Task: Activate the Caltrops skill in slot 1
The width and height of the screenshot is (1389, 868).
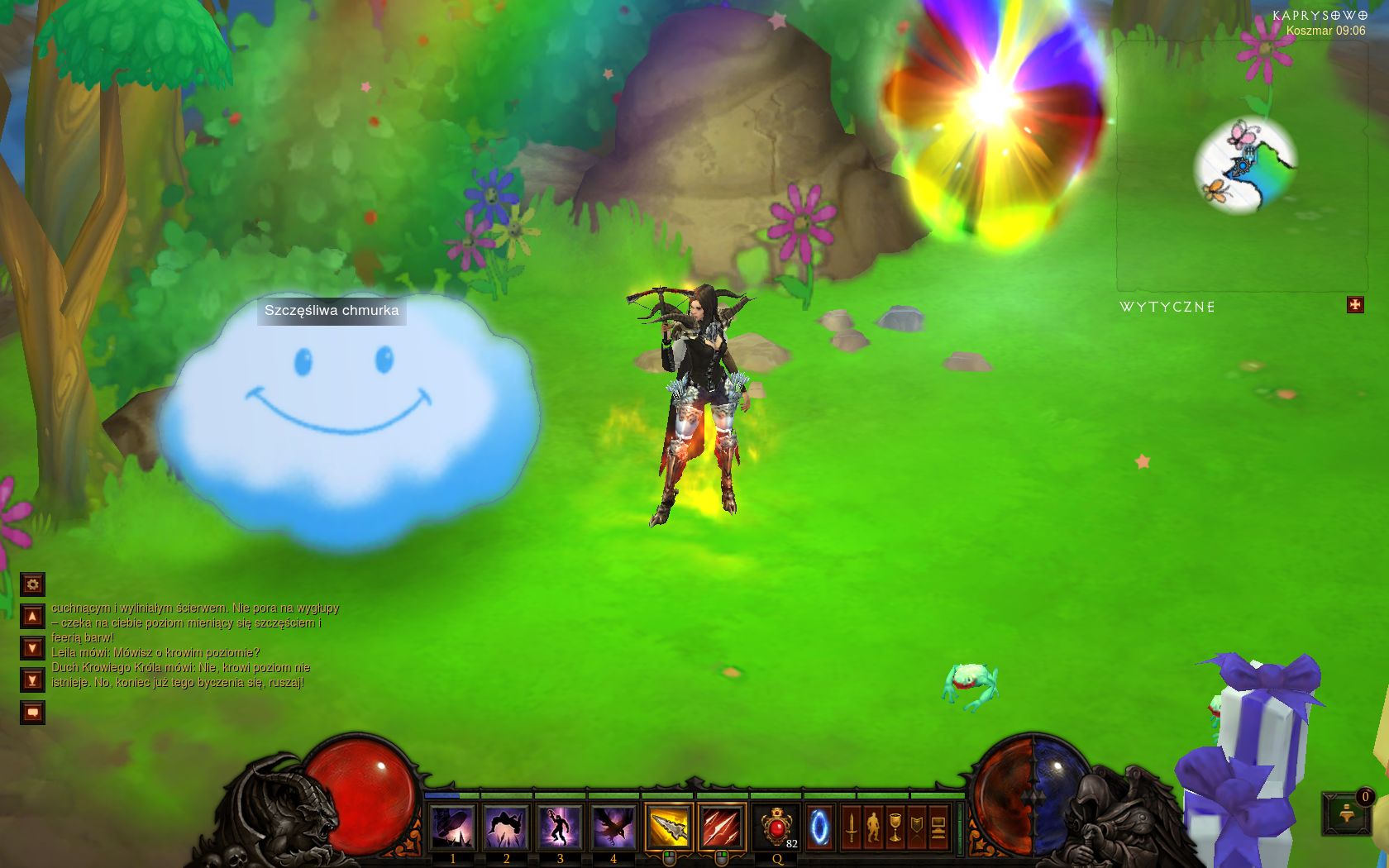Action: [x=452, y=827]
